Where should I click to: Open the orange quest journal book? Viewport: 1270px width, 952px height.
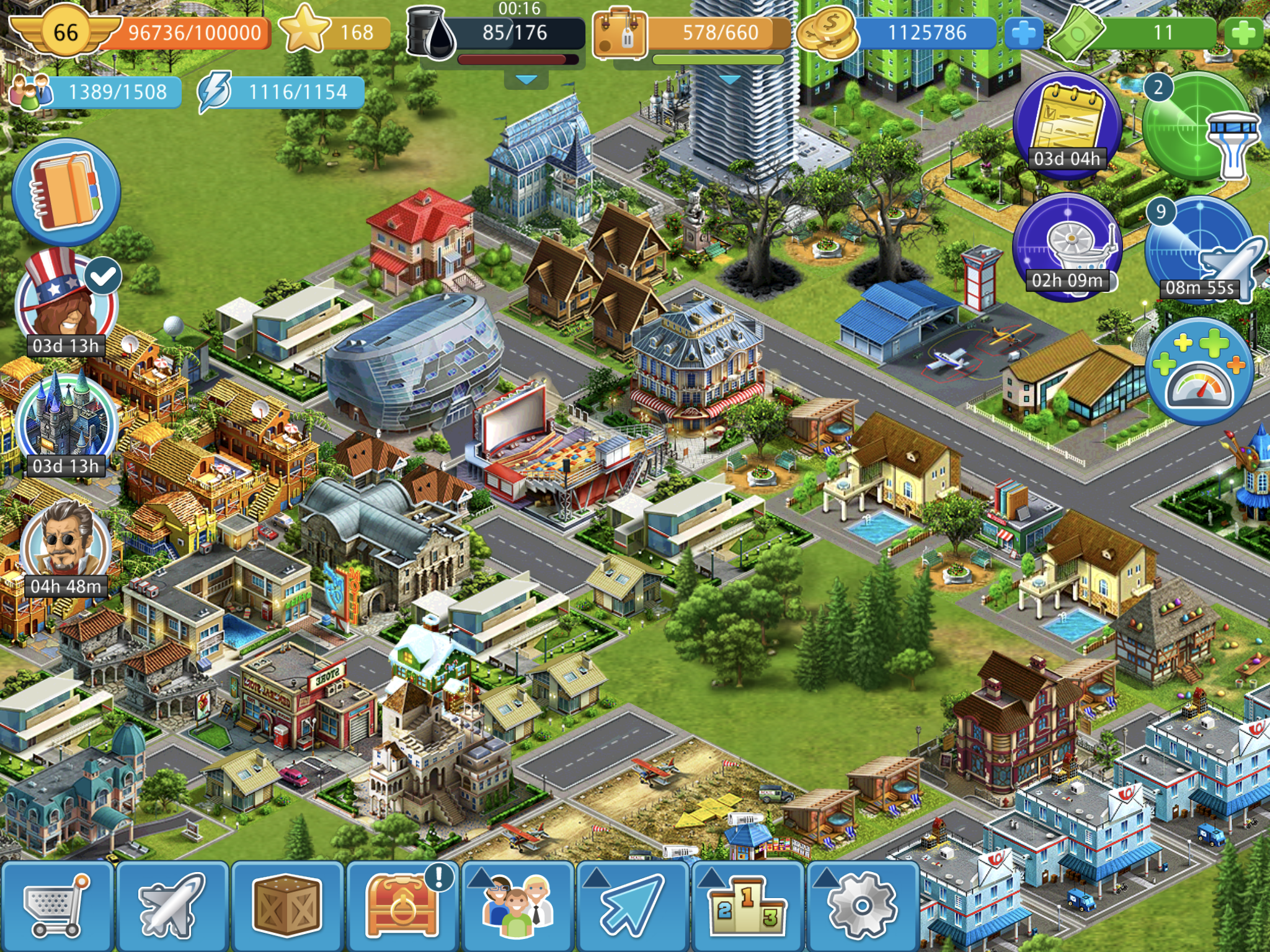coord(66,192)
